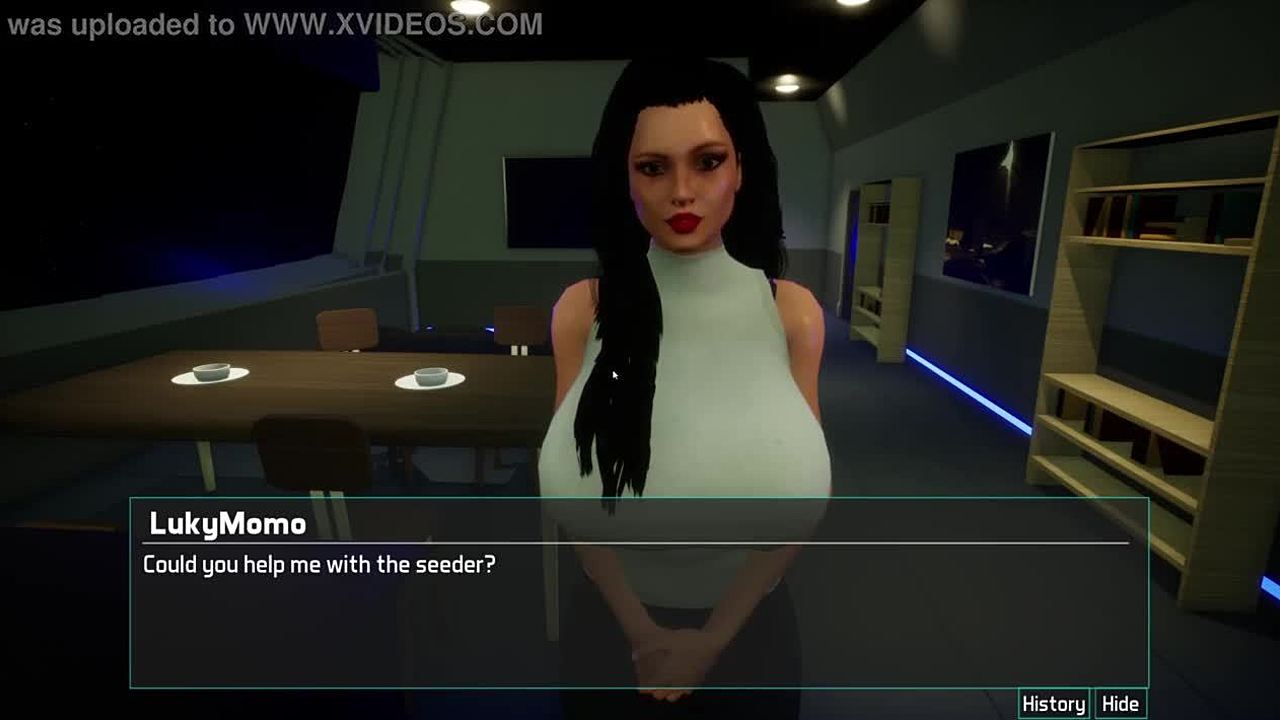Open the dialogue History log
This screenshot has height=720, width=1280.
pos(1053,704)
